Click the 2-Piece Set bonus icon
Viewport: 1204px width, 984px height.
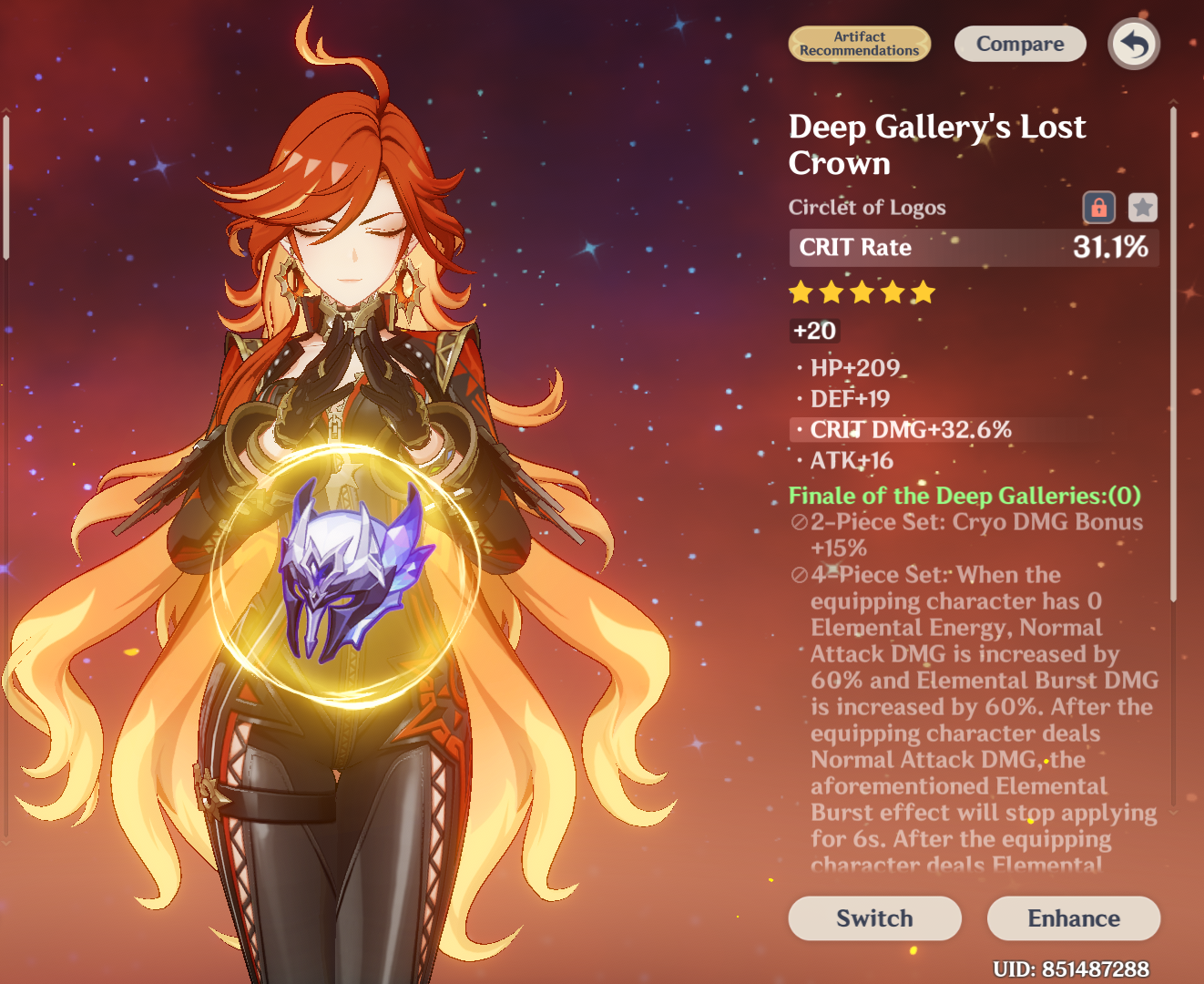(x=797, y=522)
